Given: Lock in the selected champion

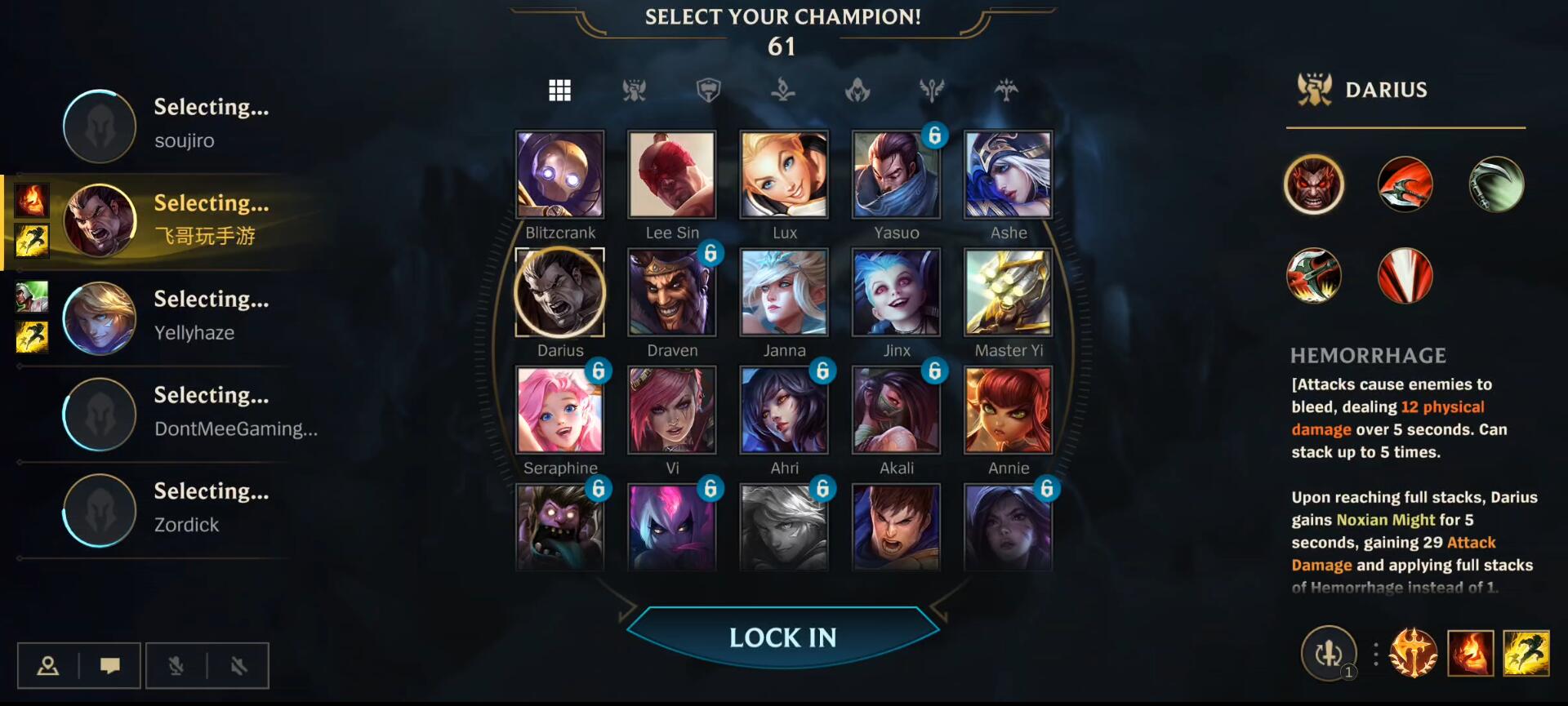Looking at the screenshot, I should pos(782,637).
